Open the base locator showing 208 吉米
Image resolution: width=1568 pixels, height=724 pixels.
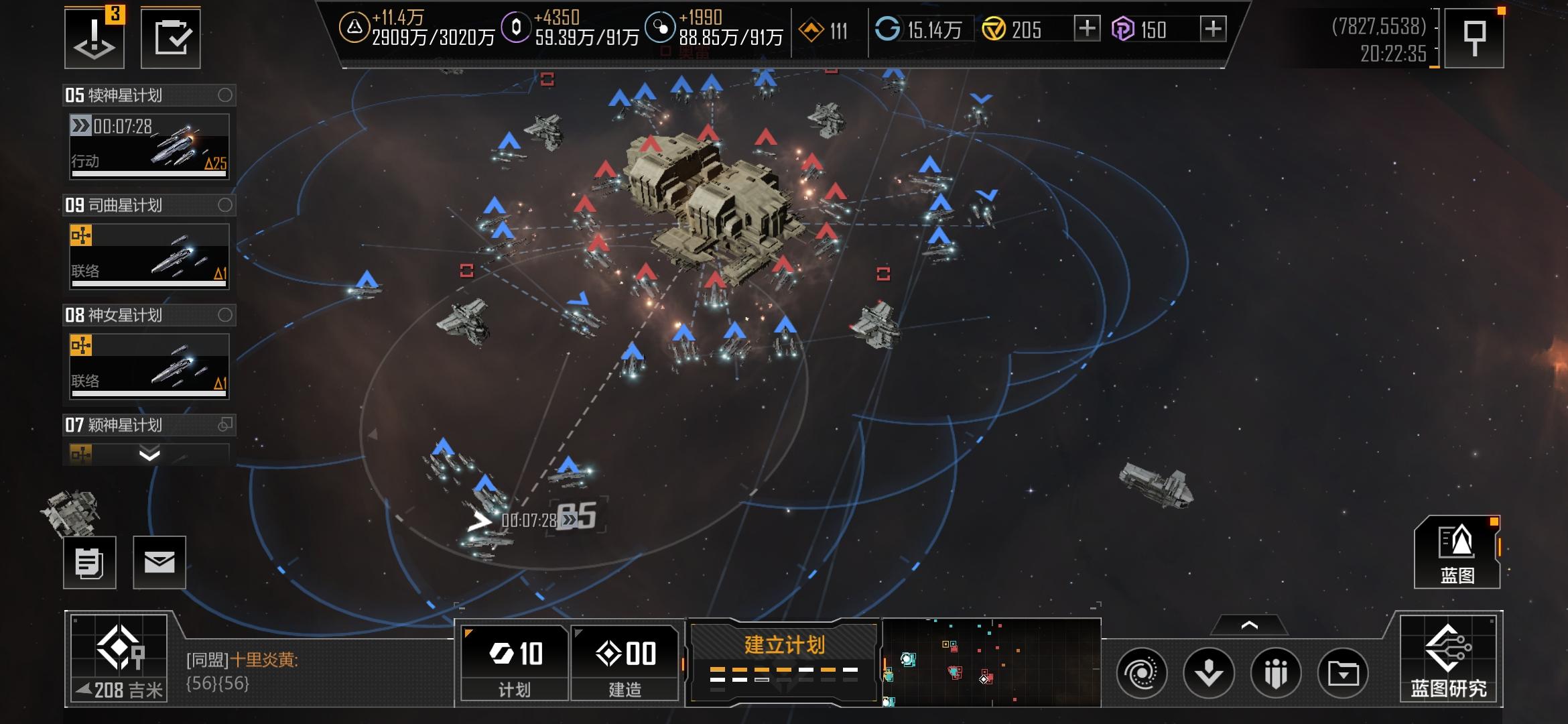[x=119, y=660]
